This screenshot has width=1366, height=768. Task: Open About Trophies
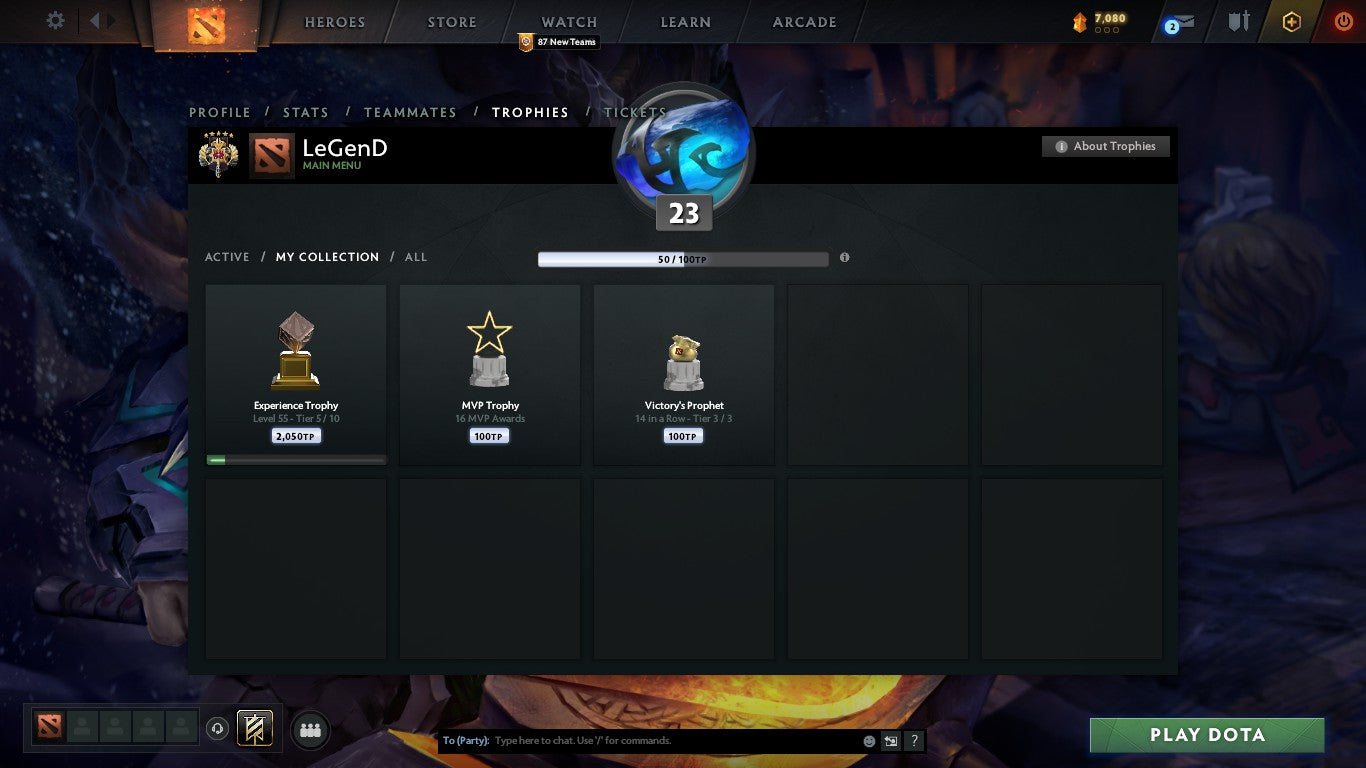pyautogui.click(x=1105, y=146)
